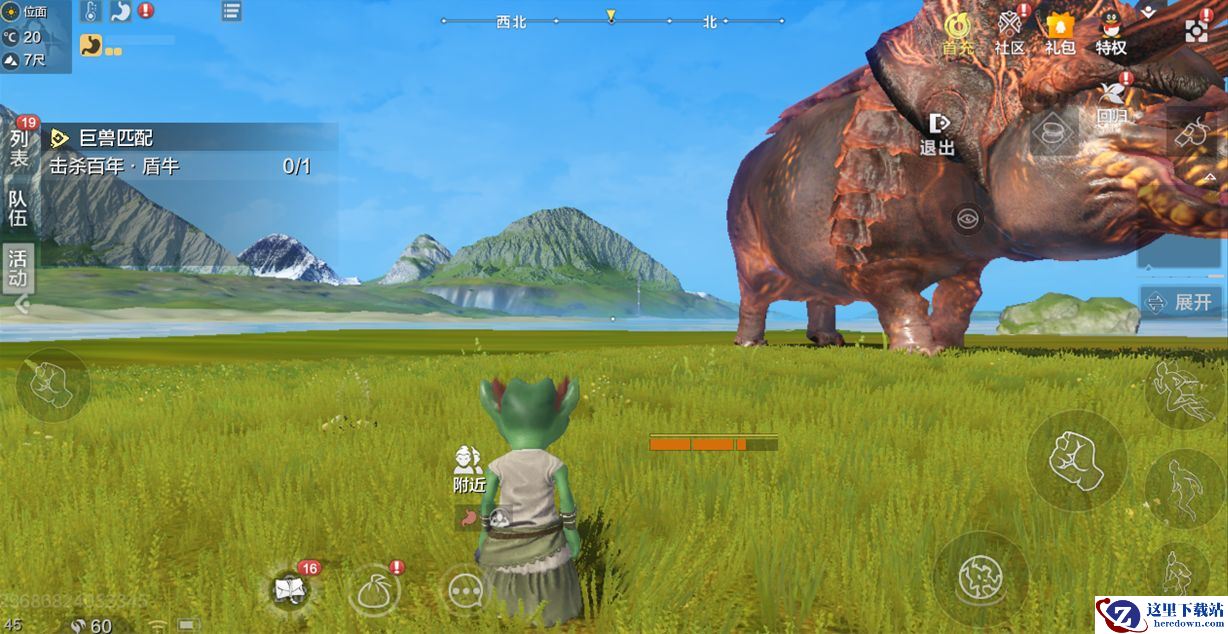Click the 这里下载站 watermark logo

pyautogui.click(x=1160, y=614)
